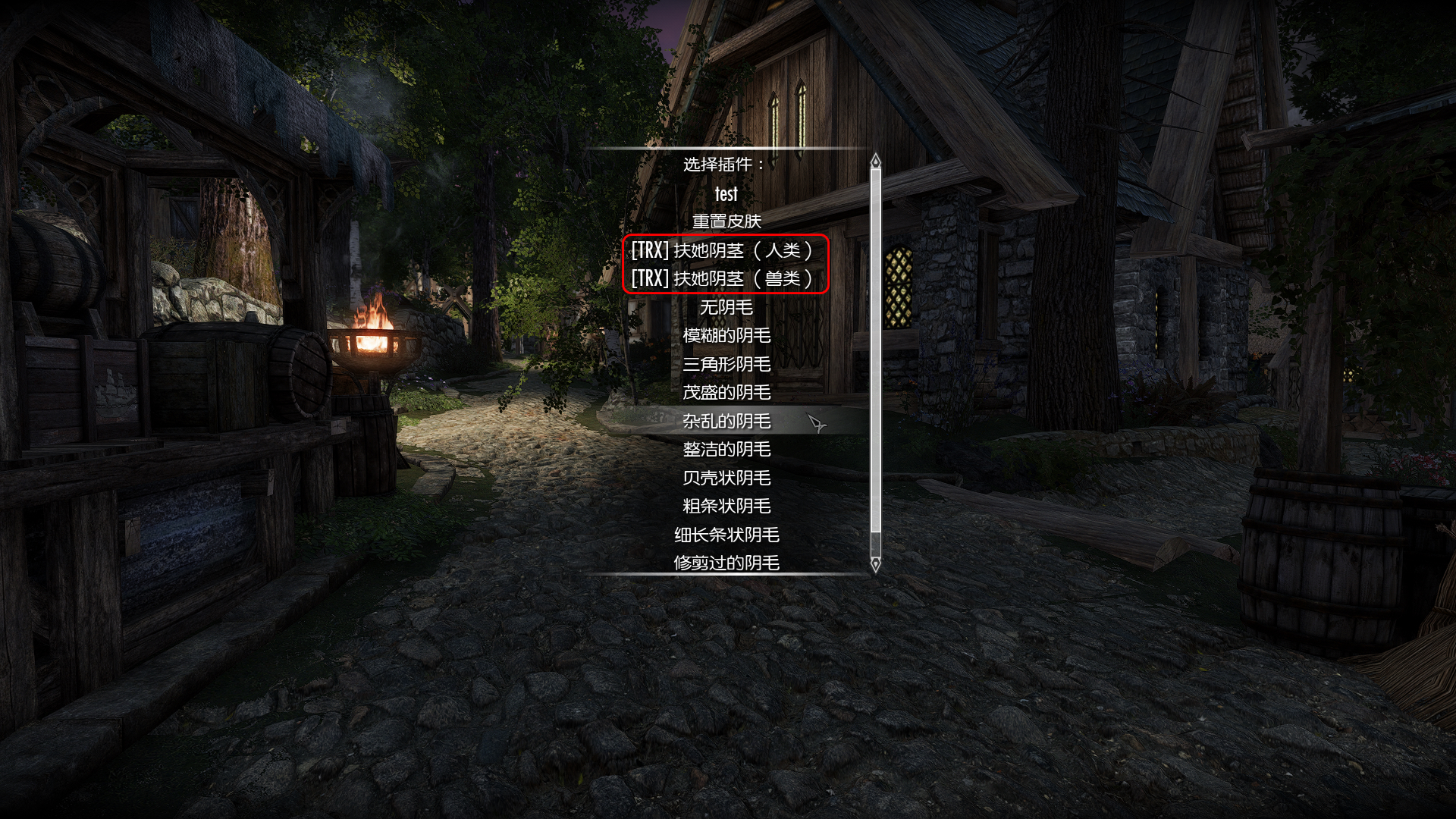Choose the 茂盛的阴毛 option

tap(726, 392)
